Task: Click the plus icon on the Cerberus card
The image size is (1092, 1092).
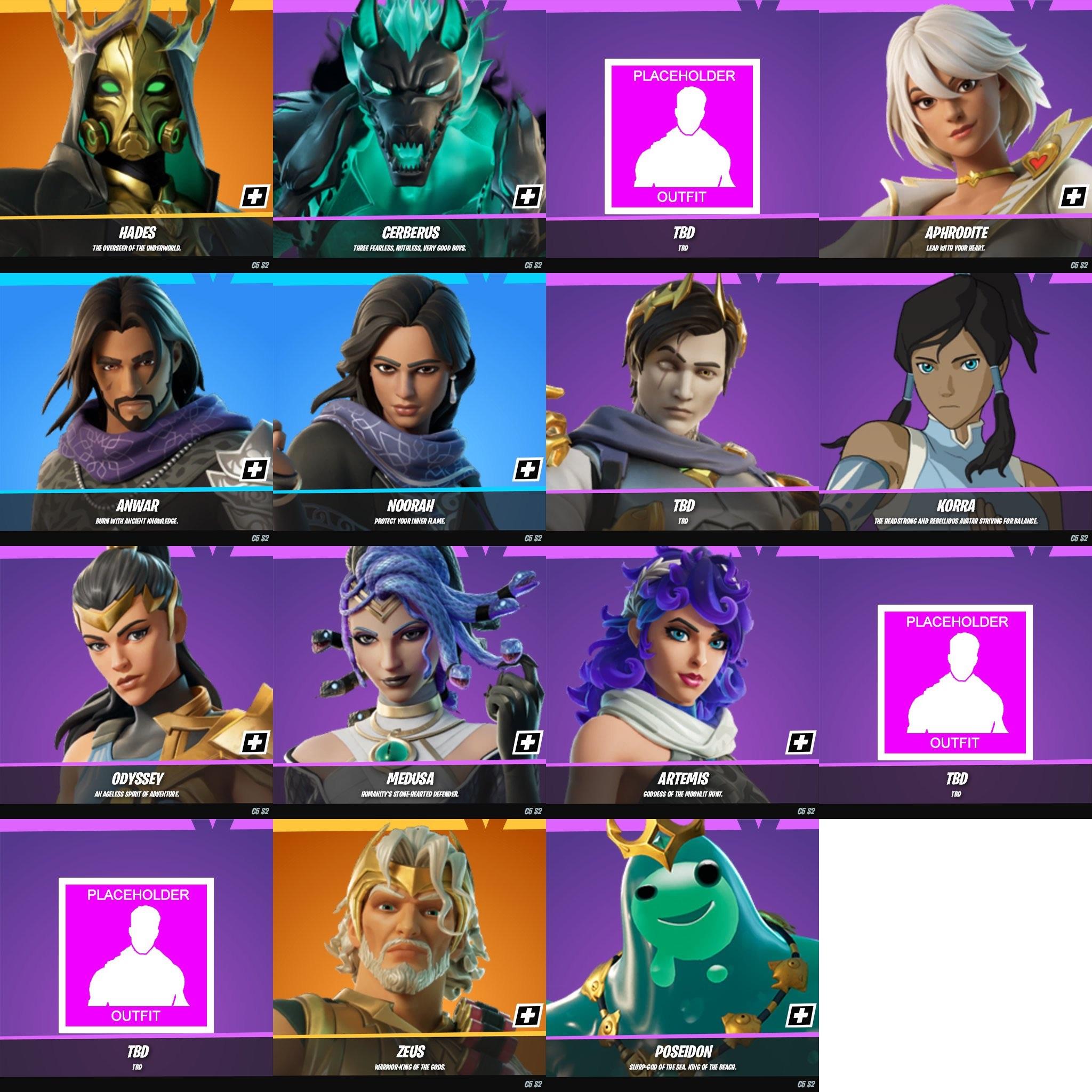Action: 528,197
